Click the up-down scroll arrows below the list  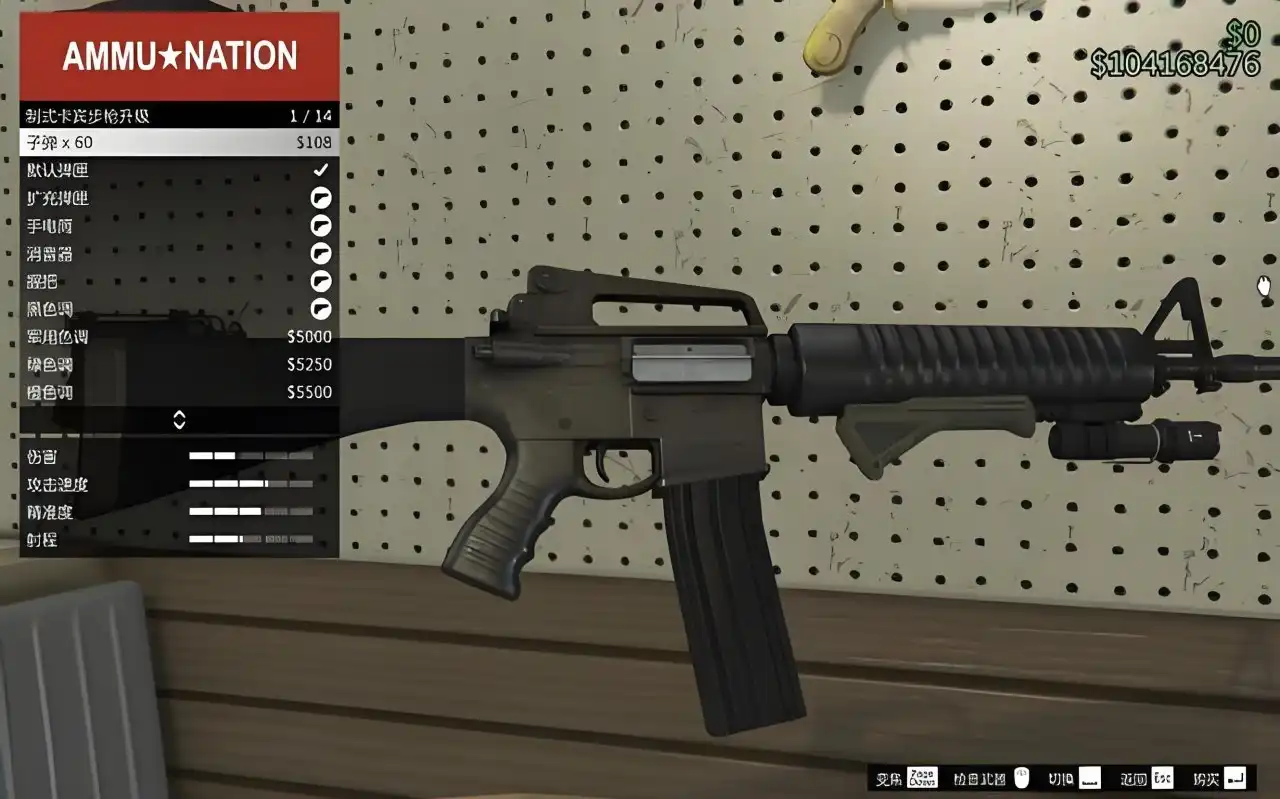coord(179,420)
